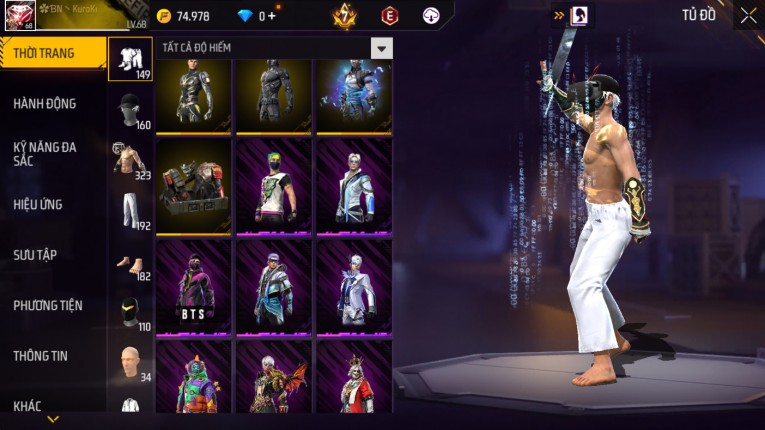
Task: Open the player profile avatar
Action: point(20,15)
